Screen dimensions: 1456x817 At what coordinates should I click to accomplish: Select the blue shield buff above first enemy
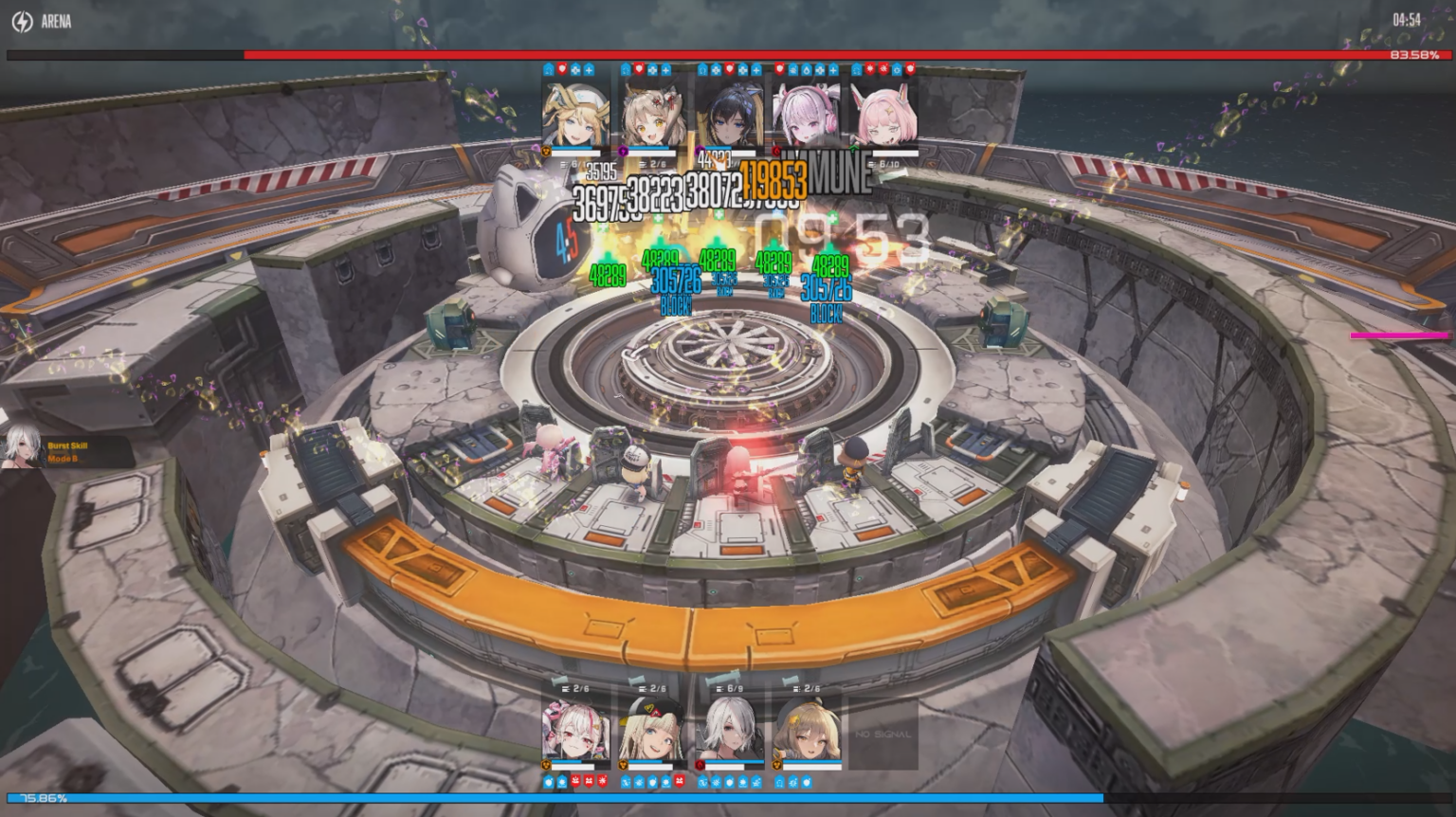[x=548, y=69]
